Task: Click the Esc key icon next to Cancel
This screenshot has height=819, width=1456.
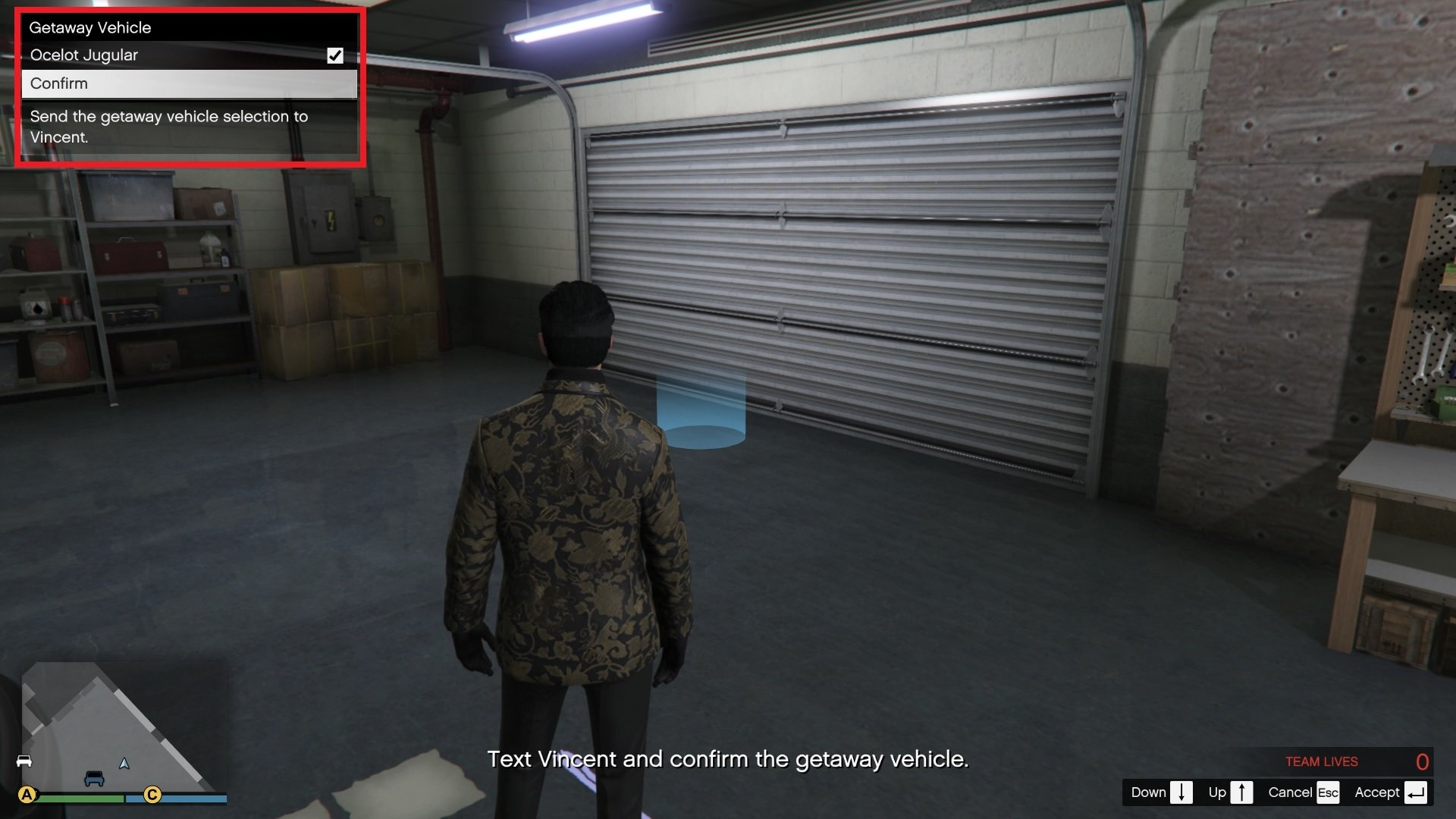Action: pyautogui.click(x=1329, y=792)
